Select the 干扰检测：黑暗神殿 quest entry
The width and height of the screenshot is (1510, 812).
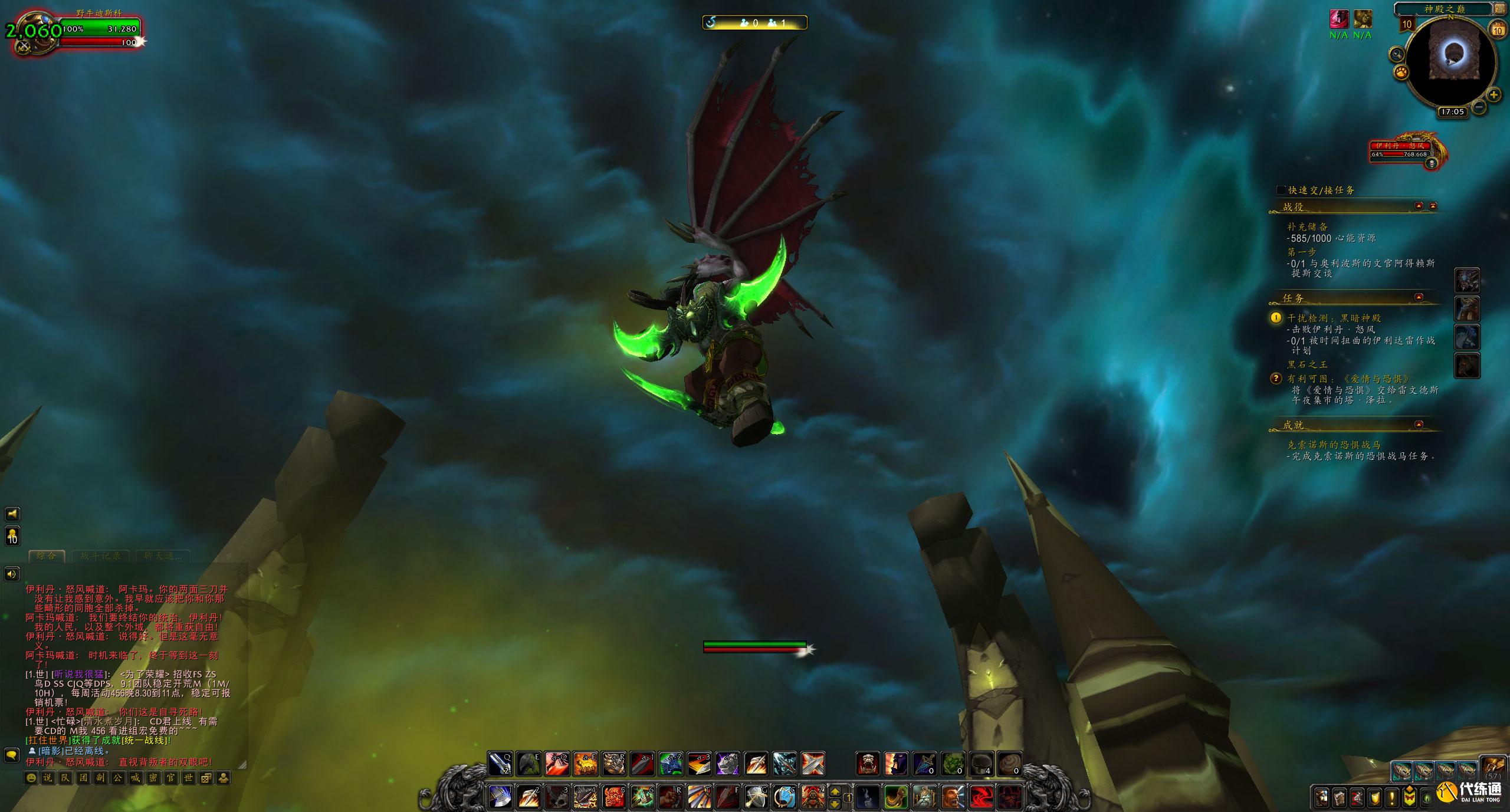pyautogui.click(x=1334, y=318)
